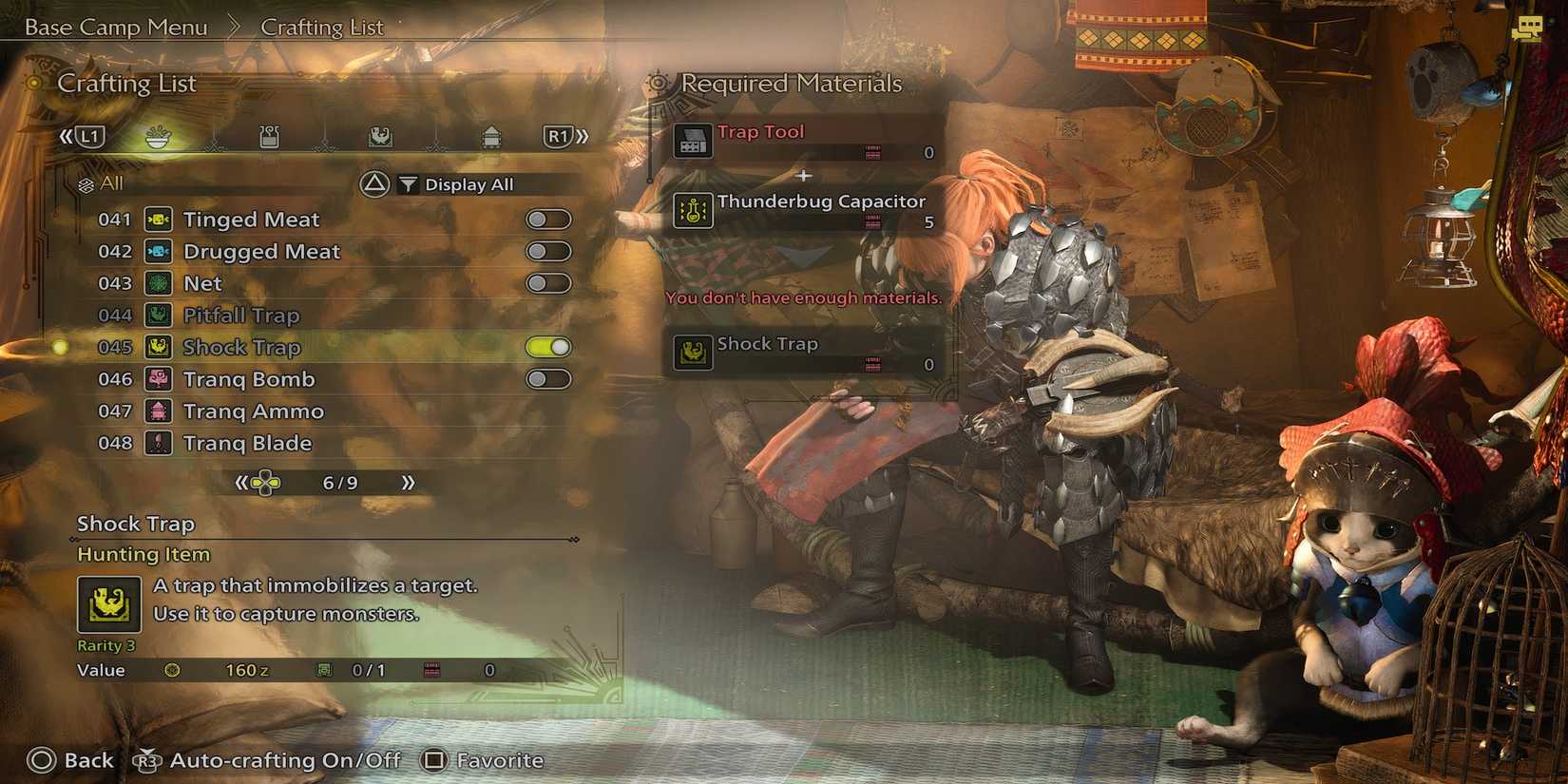Switch category right using the R1 tab
This screenshot has height=784, width=1568.
(x=559, y=136)
